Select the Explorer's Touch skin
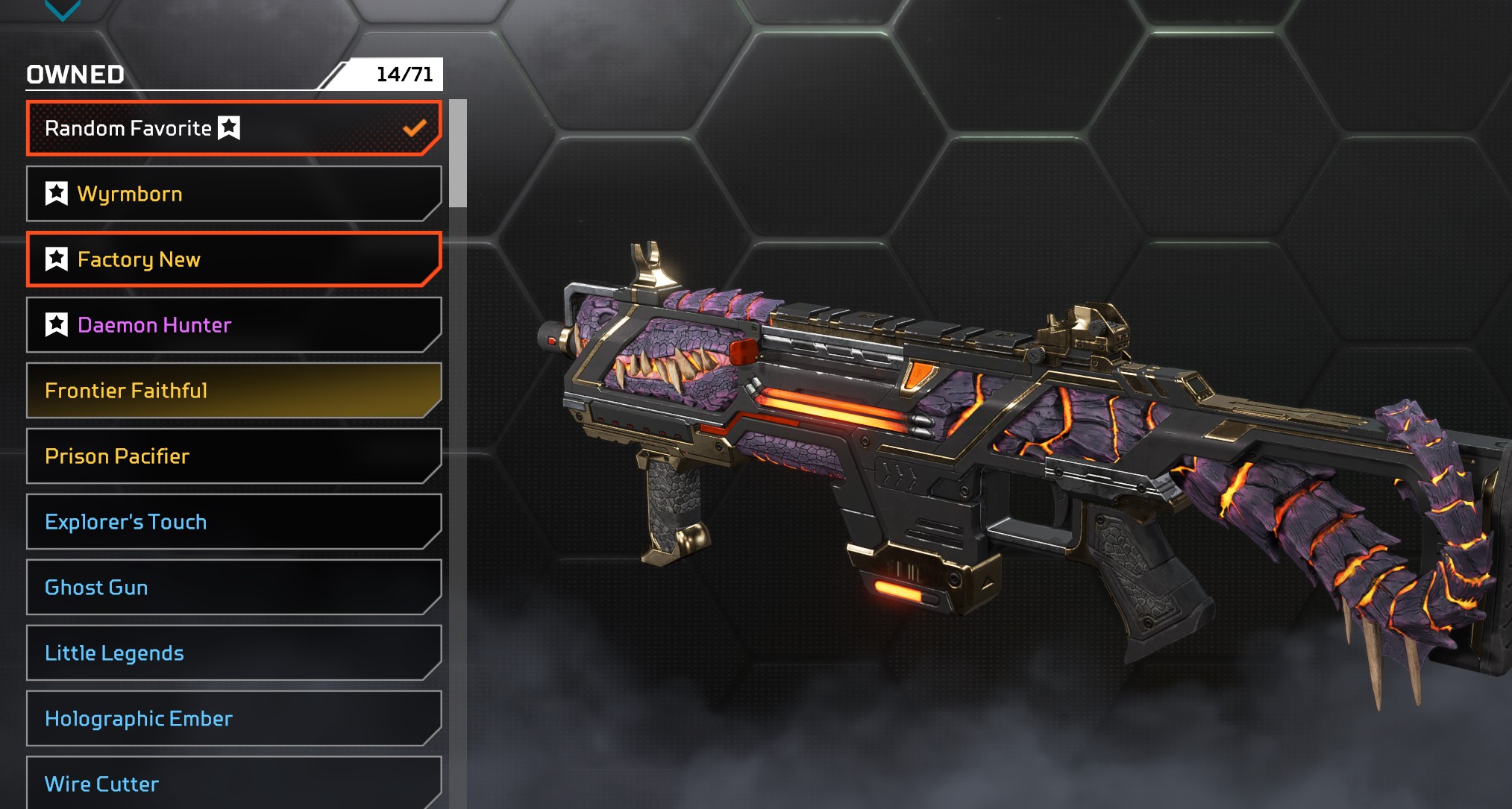 233,522
